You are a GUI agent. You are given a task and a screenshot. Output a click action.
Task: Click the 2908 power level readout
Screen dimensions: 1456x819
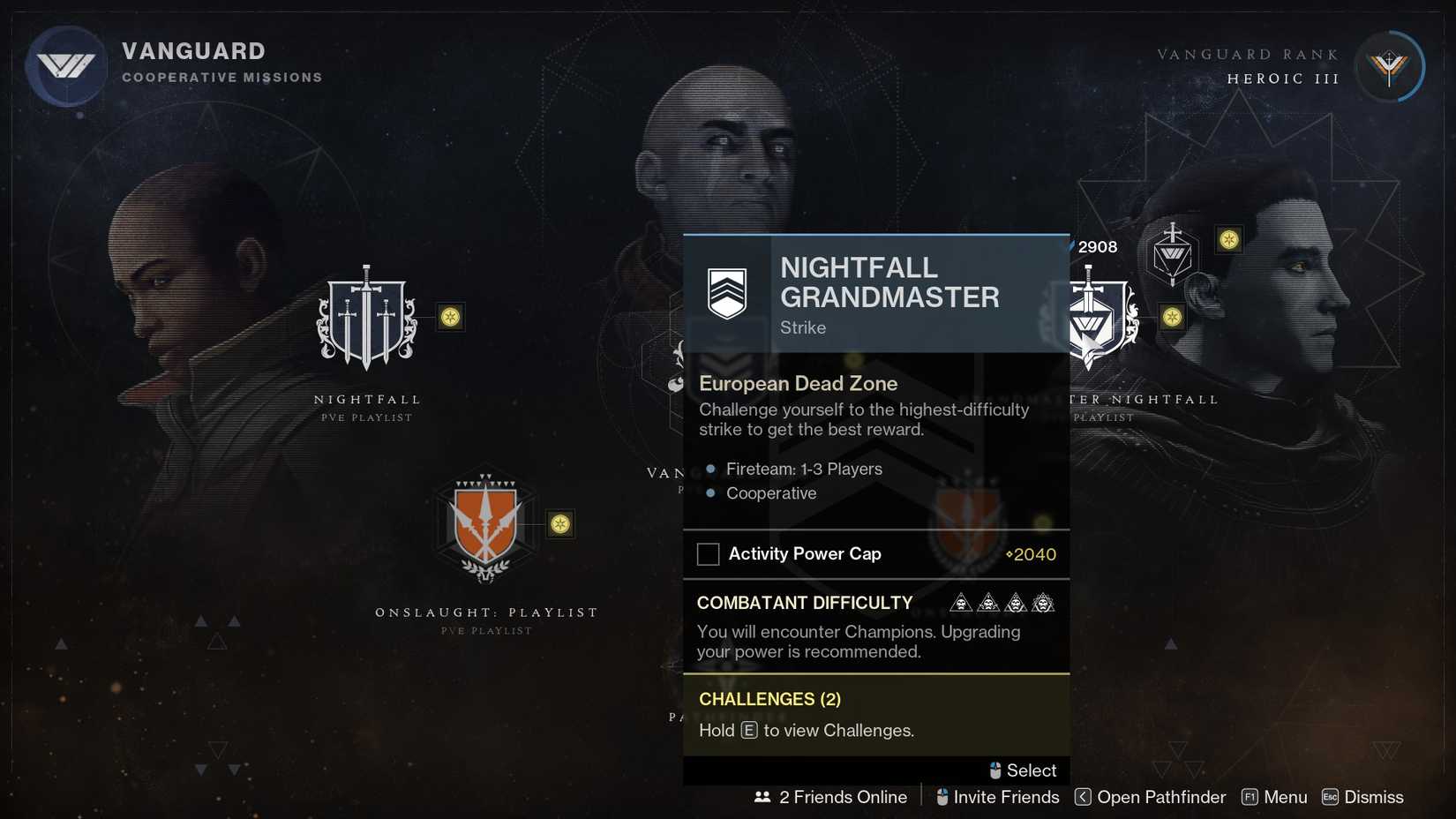[x=1096, y=247]
